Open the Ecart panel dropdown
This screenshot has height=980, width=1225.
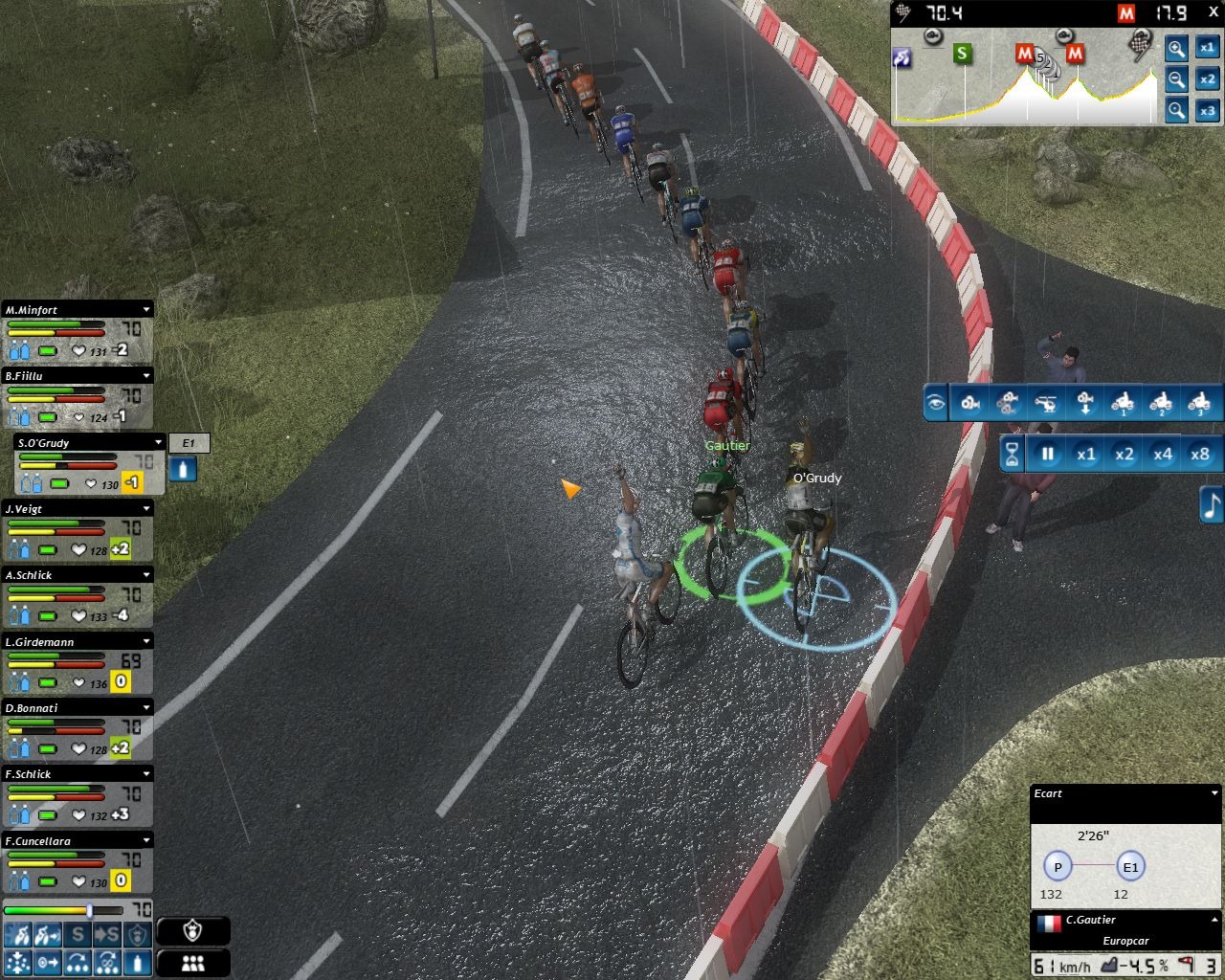pyautogui.click(x=1214, y=793)
